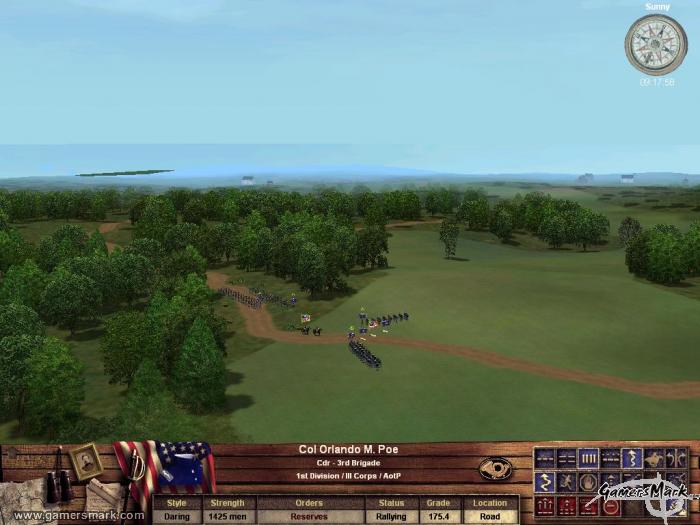
Task: Click the horse icon command button
Action: pos(653,459)
